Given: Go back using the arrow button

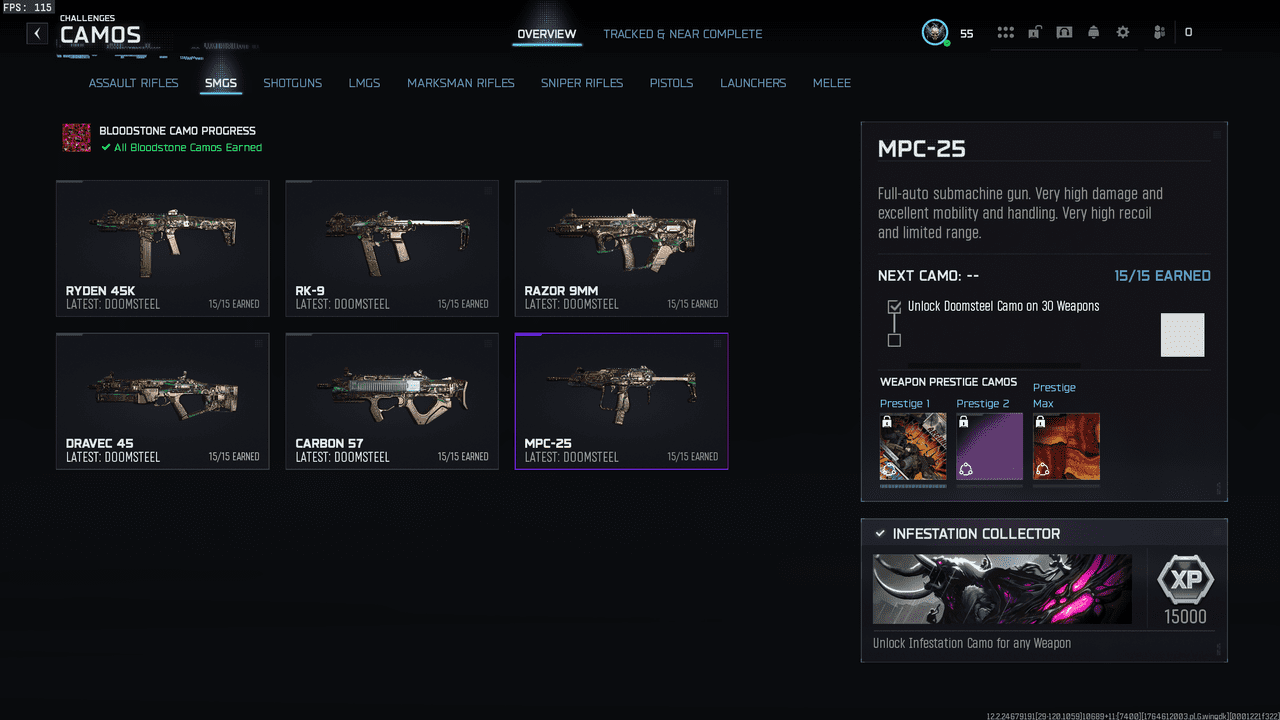Looking at the screenshot, I should pyautogui.click(x=37, y=33).
